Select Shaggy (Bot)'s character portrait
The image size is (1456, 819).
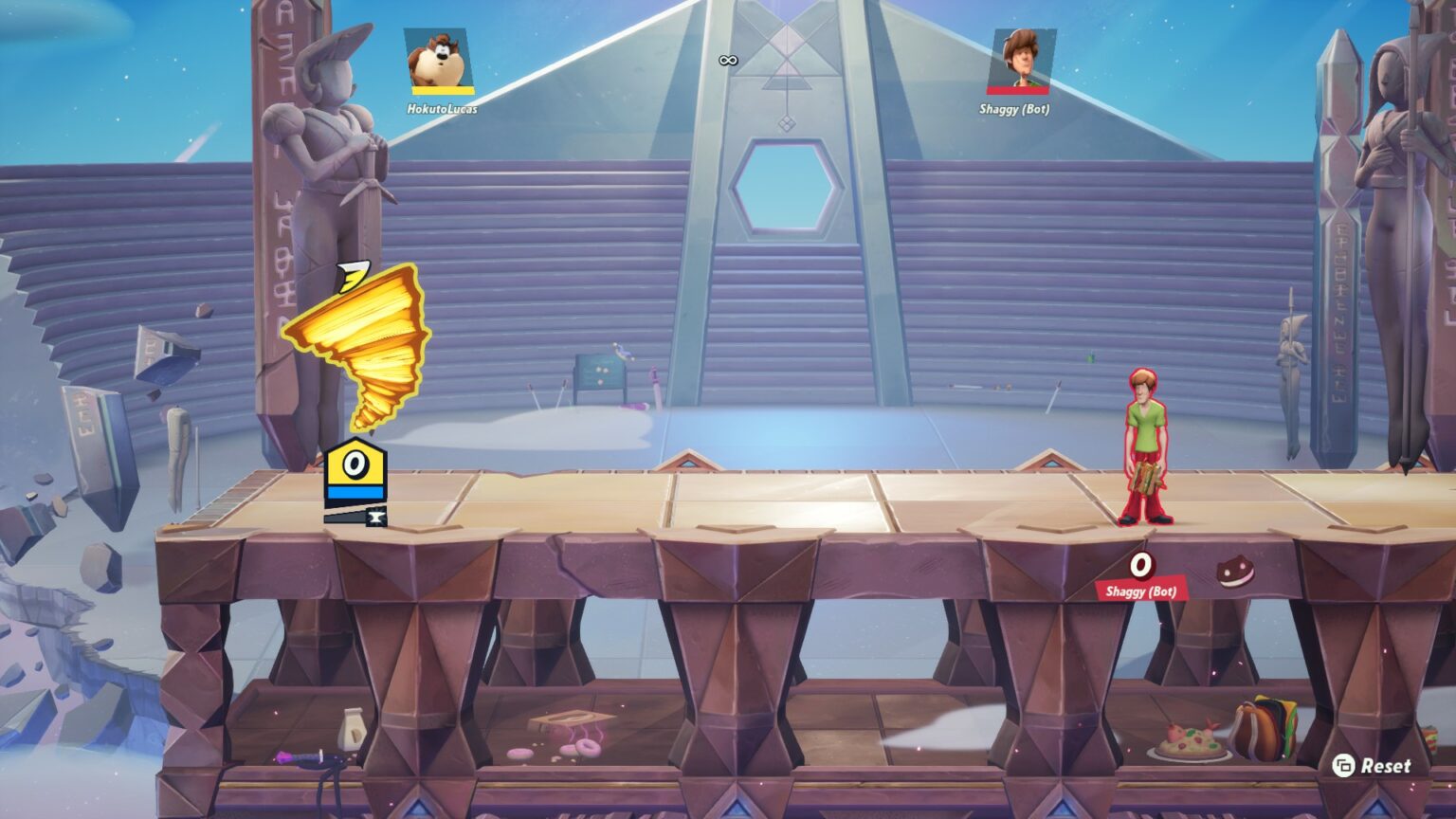coord(1026,59)
